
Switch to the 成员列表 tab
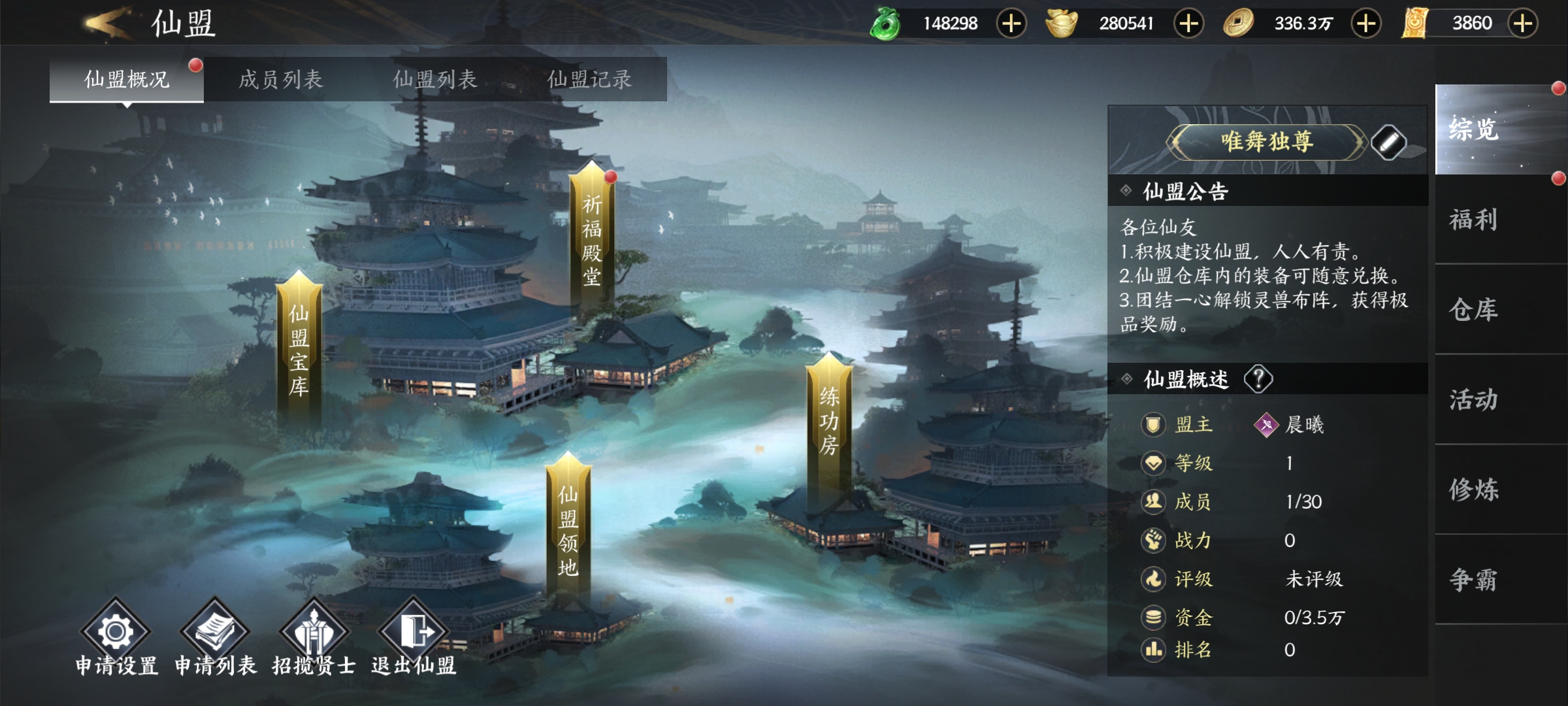pos(281,80)
